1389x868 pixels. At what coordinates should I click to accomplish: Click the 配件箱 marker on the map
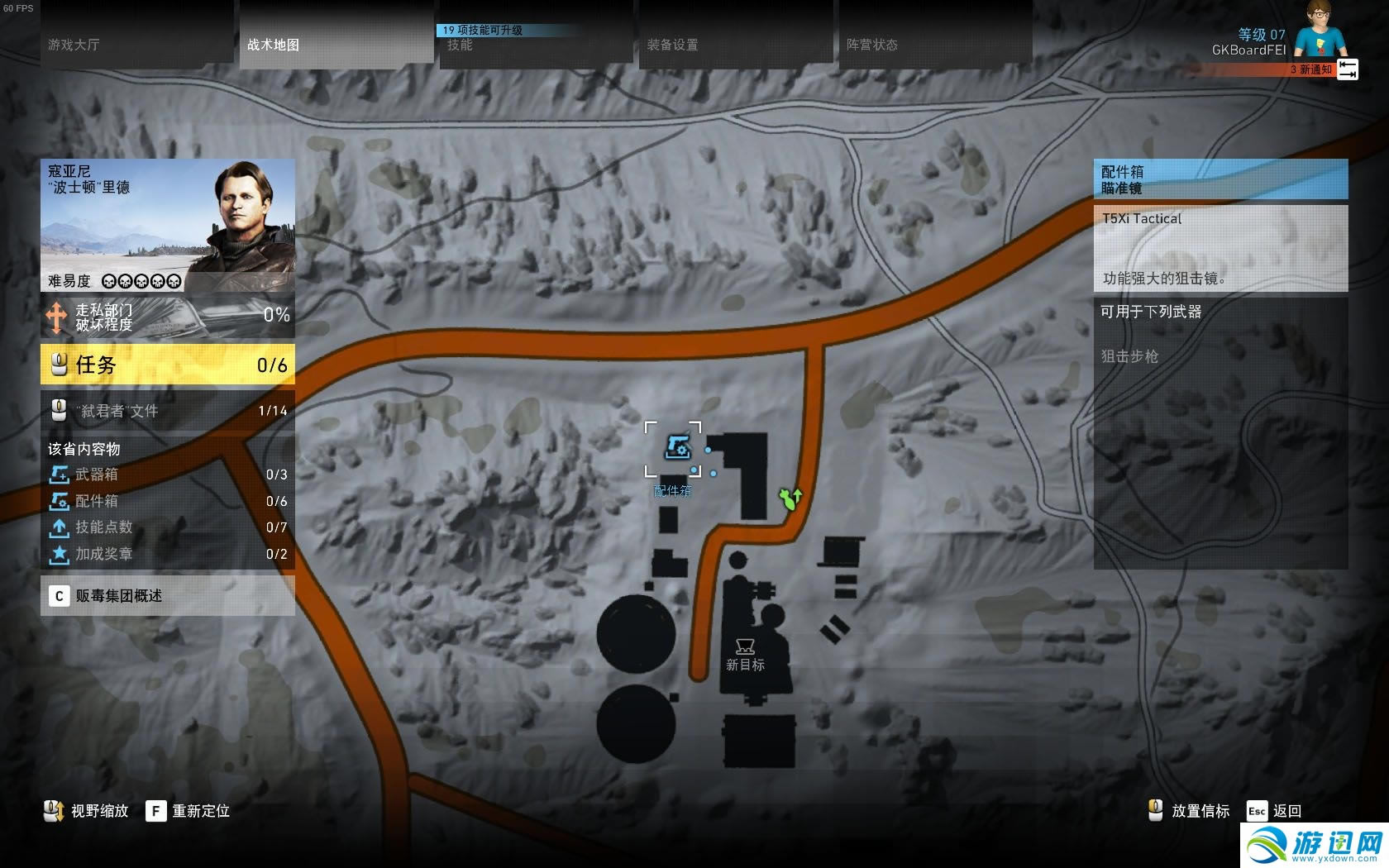click(676, 448)
